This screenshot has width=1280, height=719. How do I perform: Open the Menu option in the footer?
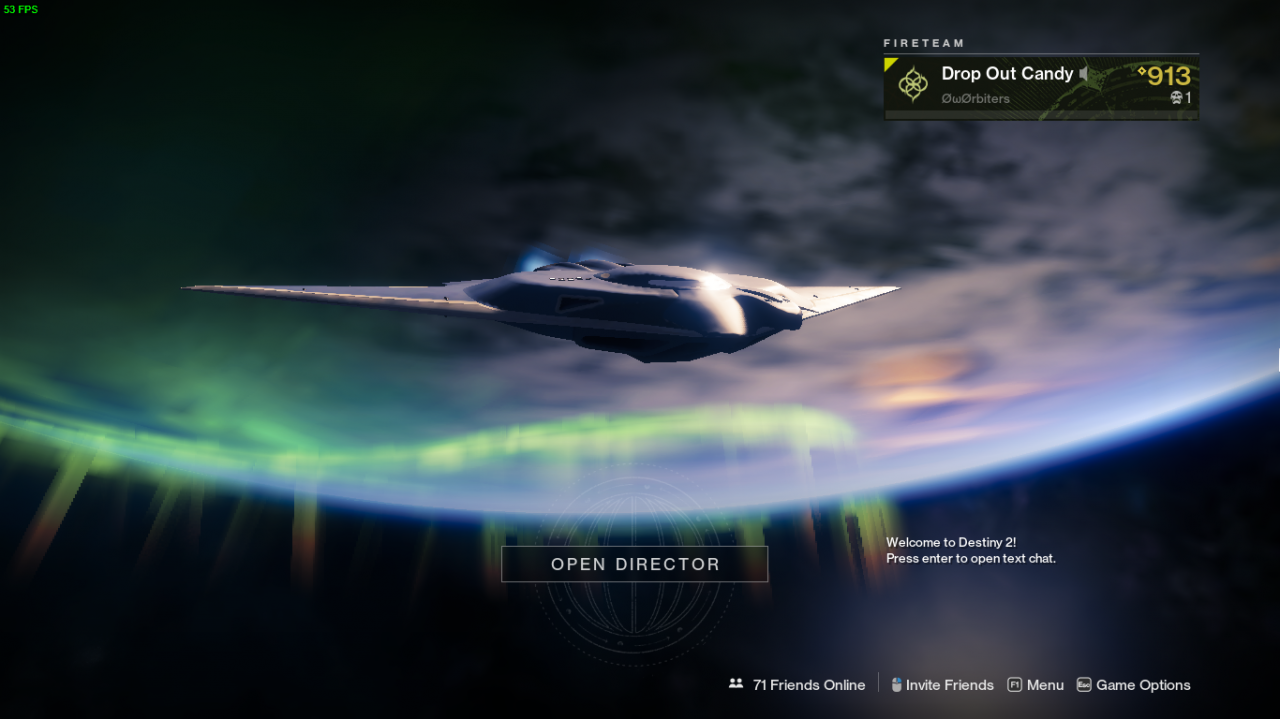point(1036,685)
